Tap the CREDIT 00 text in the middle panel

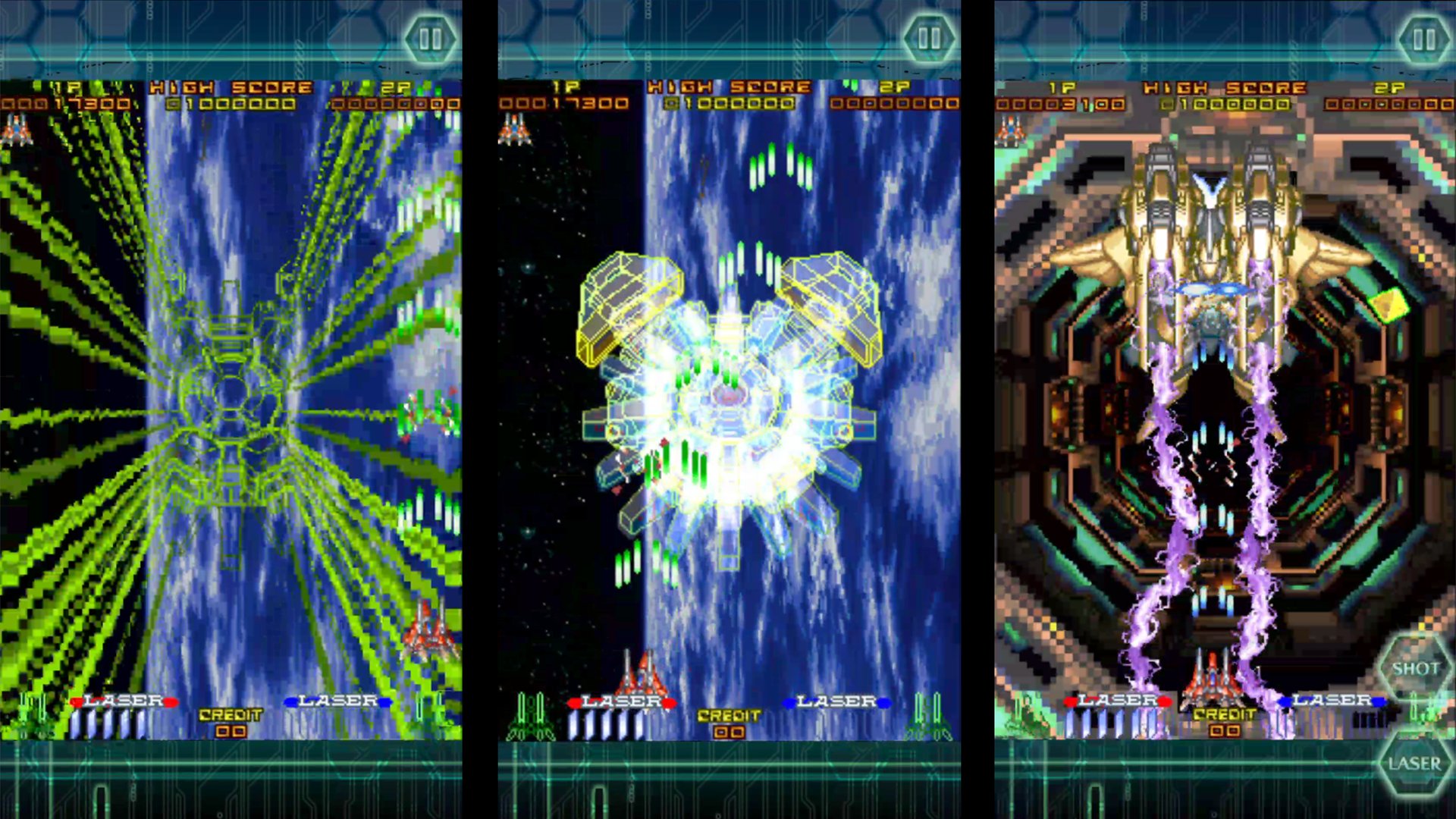[x=730, y=724]
